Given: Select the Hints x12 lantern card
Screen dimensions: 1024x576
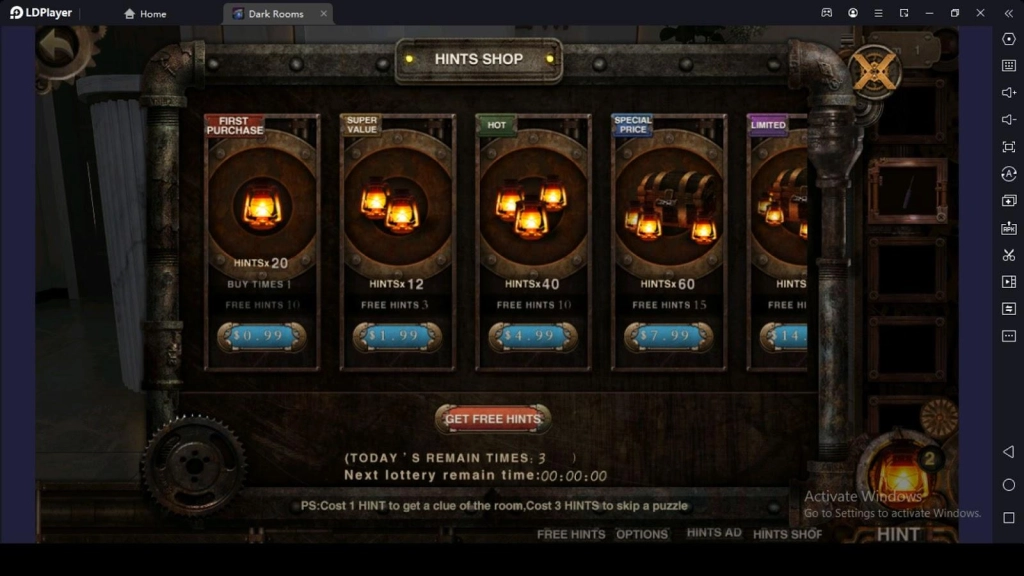Looking at the screenshot, I should click(x=397, y=210).
